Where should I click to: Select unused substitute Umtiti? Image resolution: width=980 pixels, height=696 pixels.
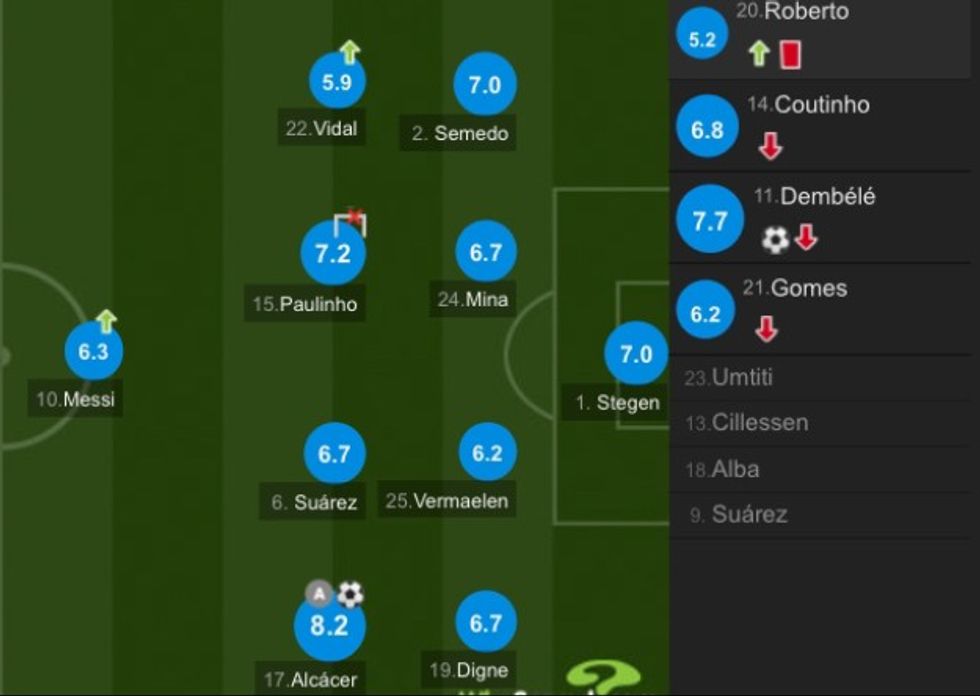tap(742, 378)
